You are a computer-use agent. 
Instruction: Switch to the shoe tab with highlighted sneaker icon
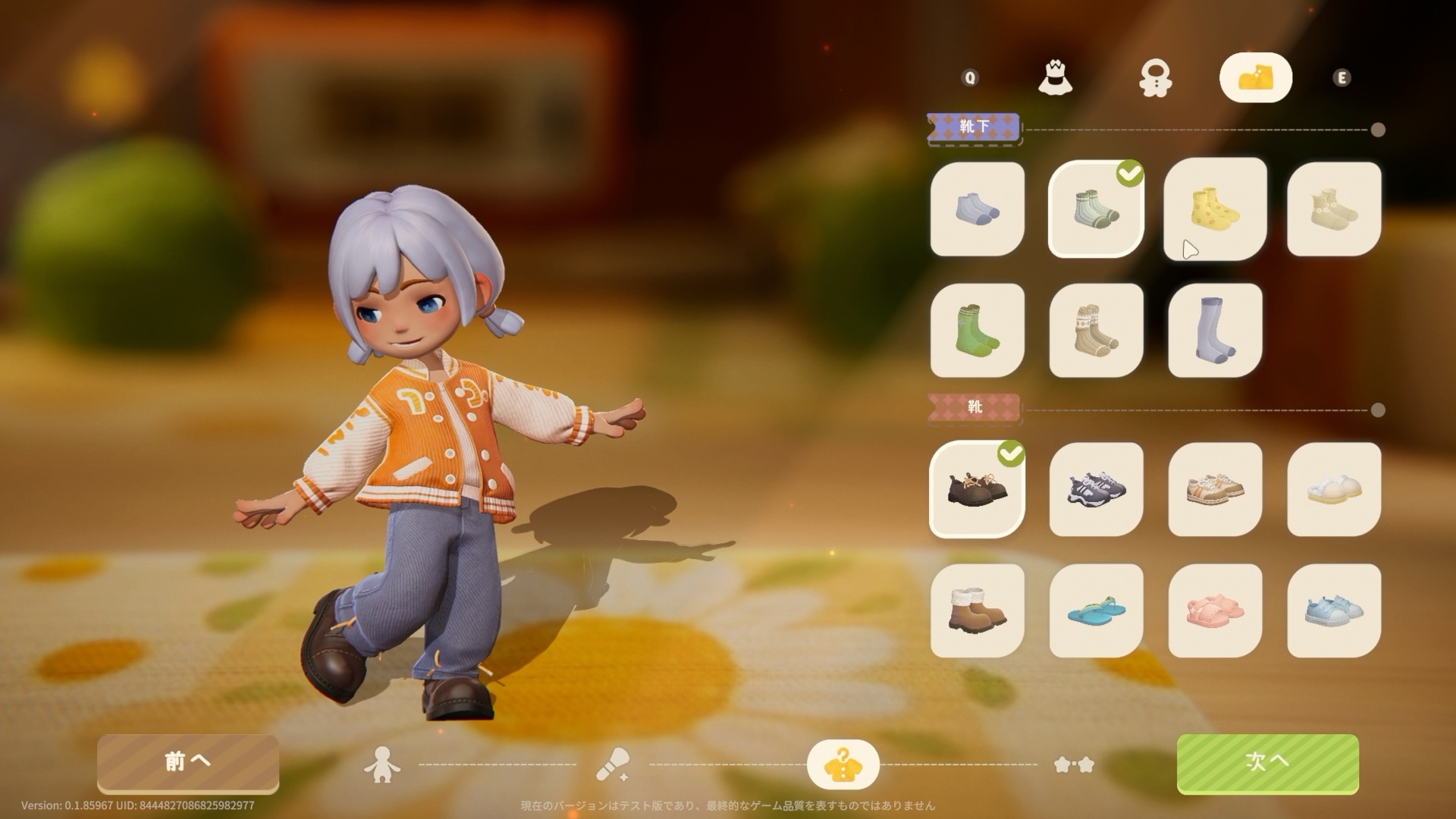pos(1257,76)
